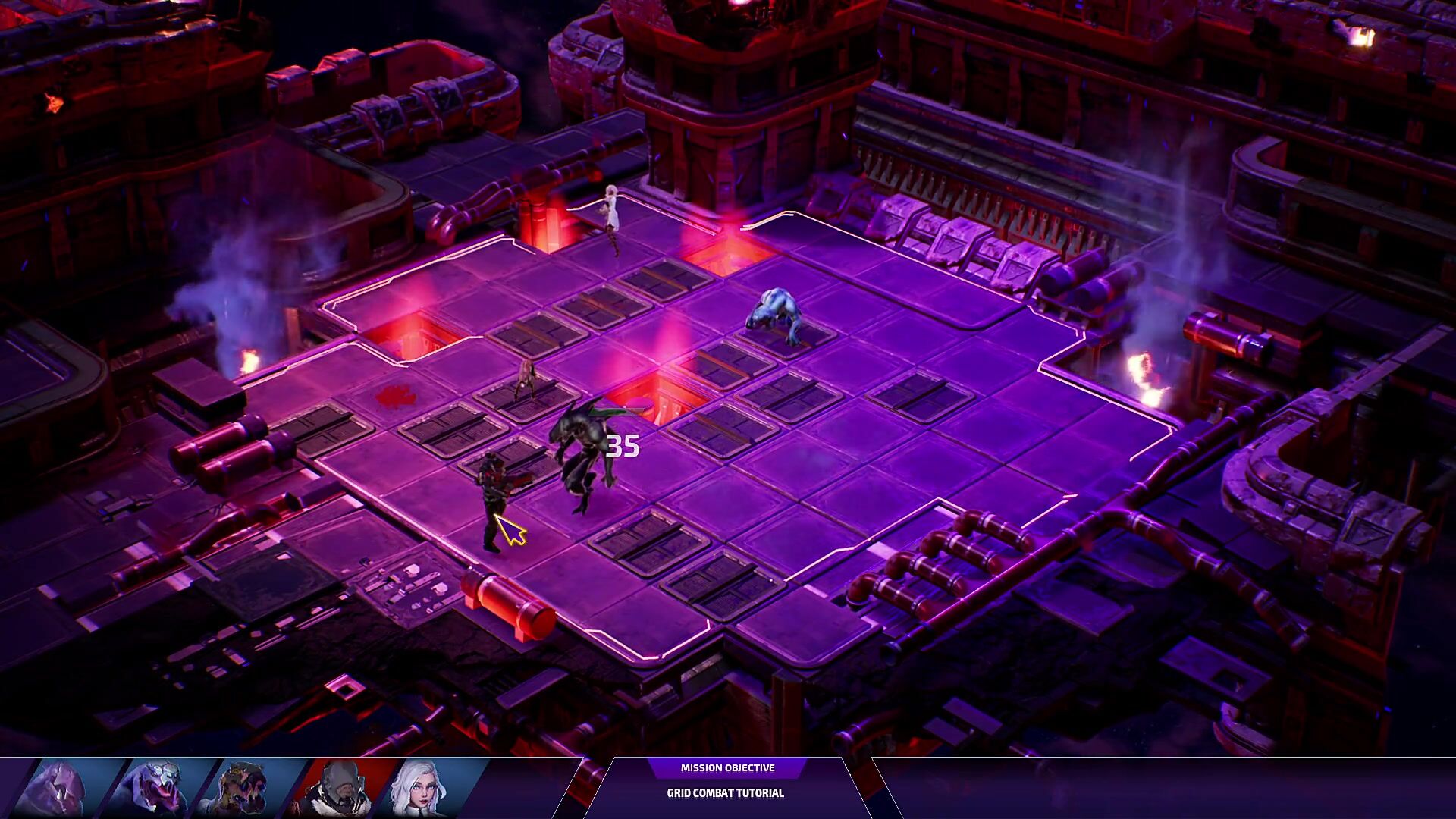This screenshot has width=1456, height=819.
Task: Select the fanged open-mouthed creature portrait
Action: click(154, 789)
